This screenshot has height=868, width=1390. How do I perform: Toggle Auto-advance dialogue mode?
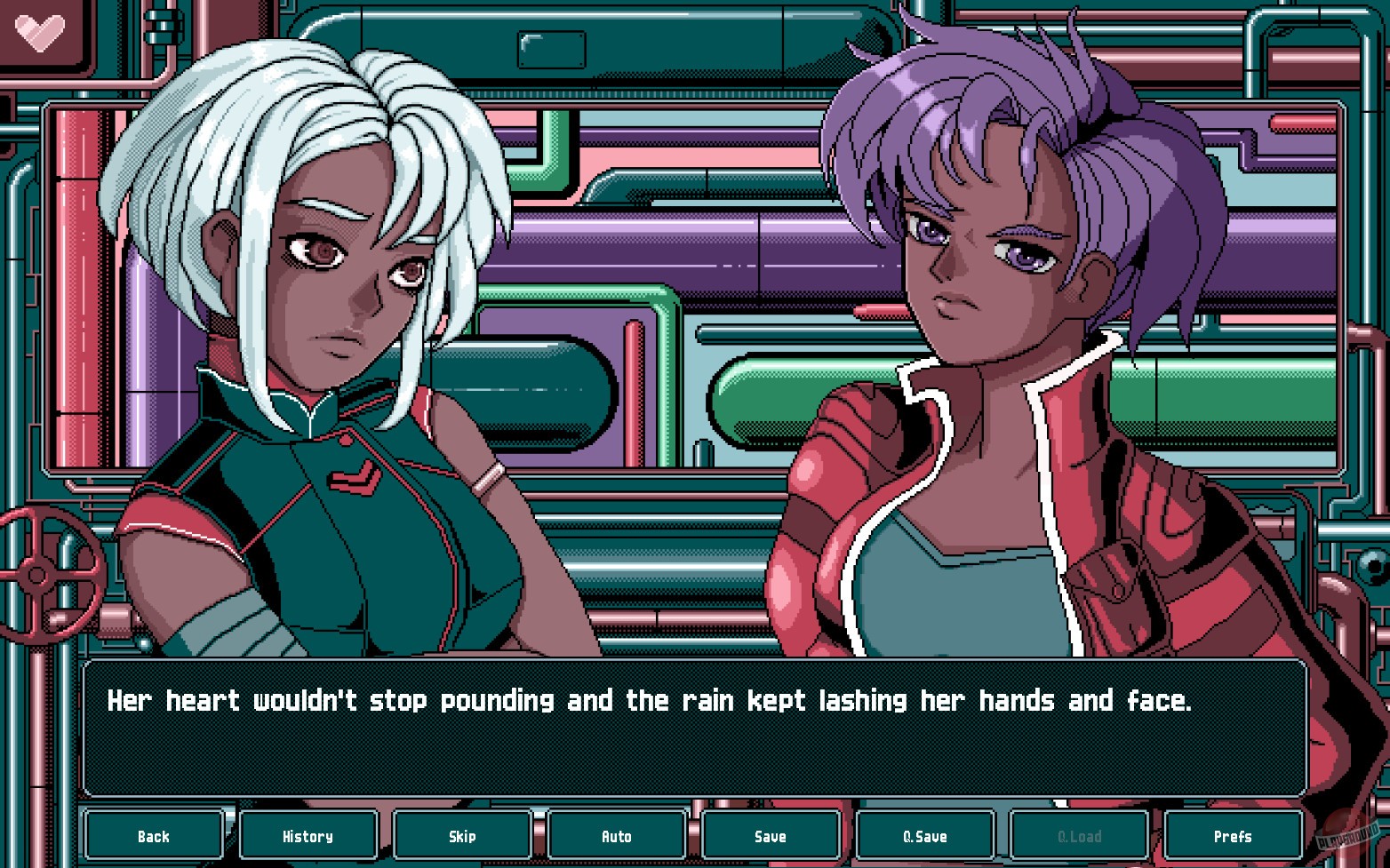(x=617, y=835)
